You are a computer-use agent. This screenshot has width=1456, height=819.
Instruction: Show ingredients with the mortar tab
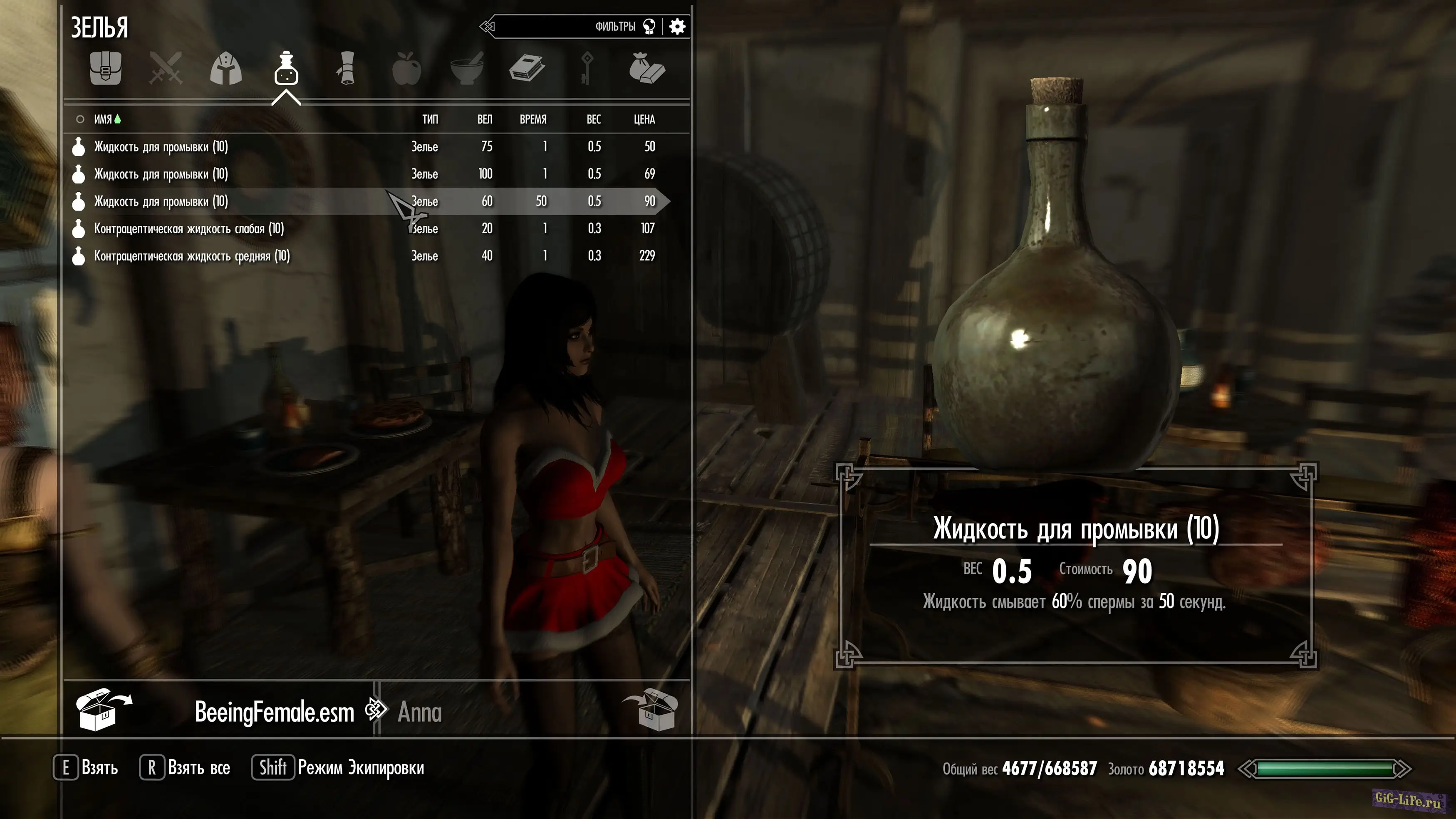click(x=467, y=69)
